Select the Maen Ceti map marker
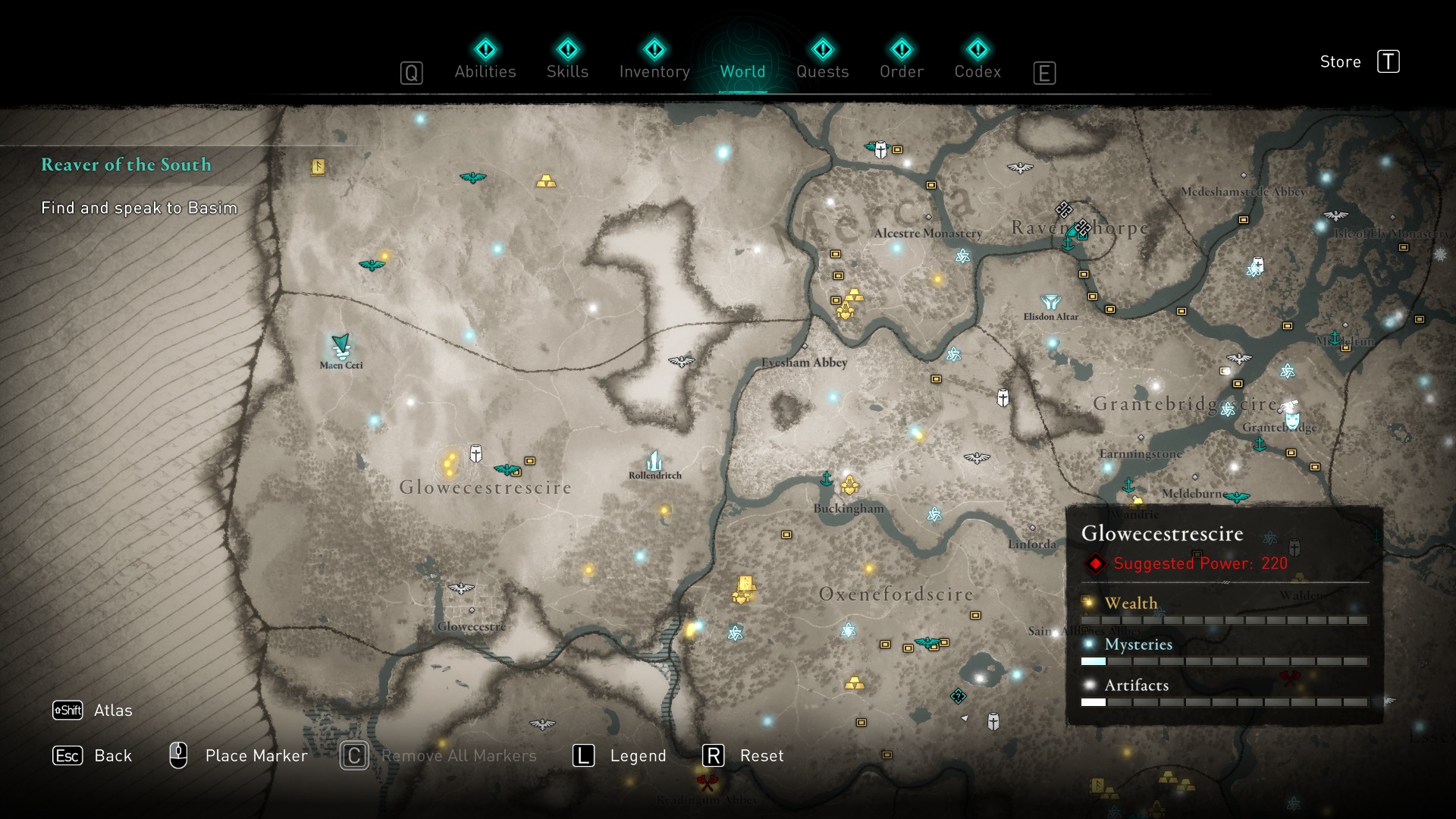Image resolution: width=1456 pixels, height=819 pixels. (340, 346)
